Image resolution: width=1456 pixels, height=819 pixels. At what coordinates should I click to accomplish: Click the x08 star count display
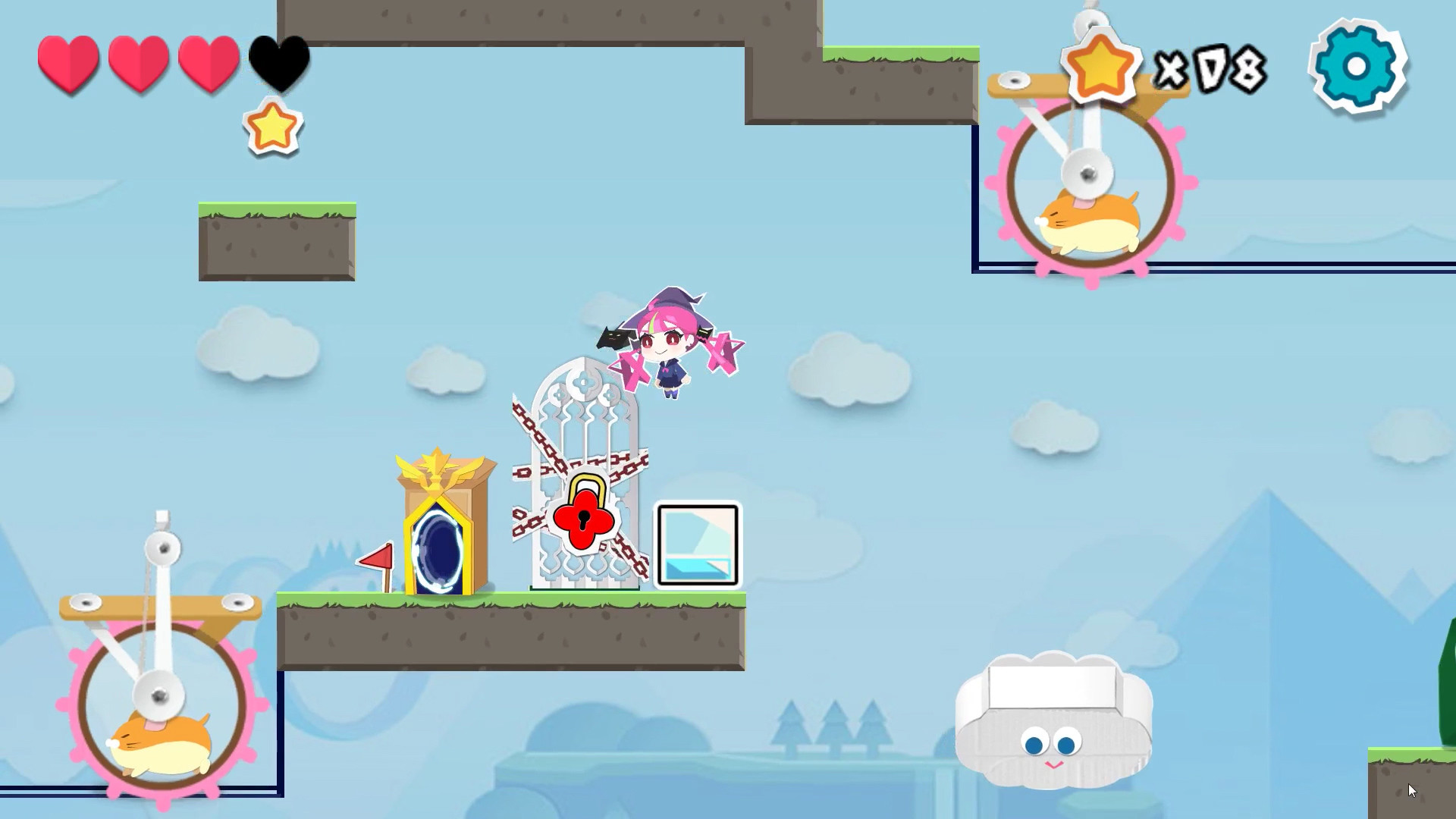[x=1210, y=68]
